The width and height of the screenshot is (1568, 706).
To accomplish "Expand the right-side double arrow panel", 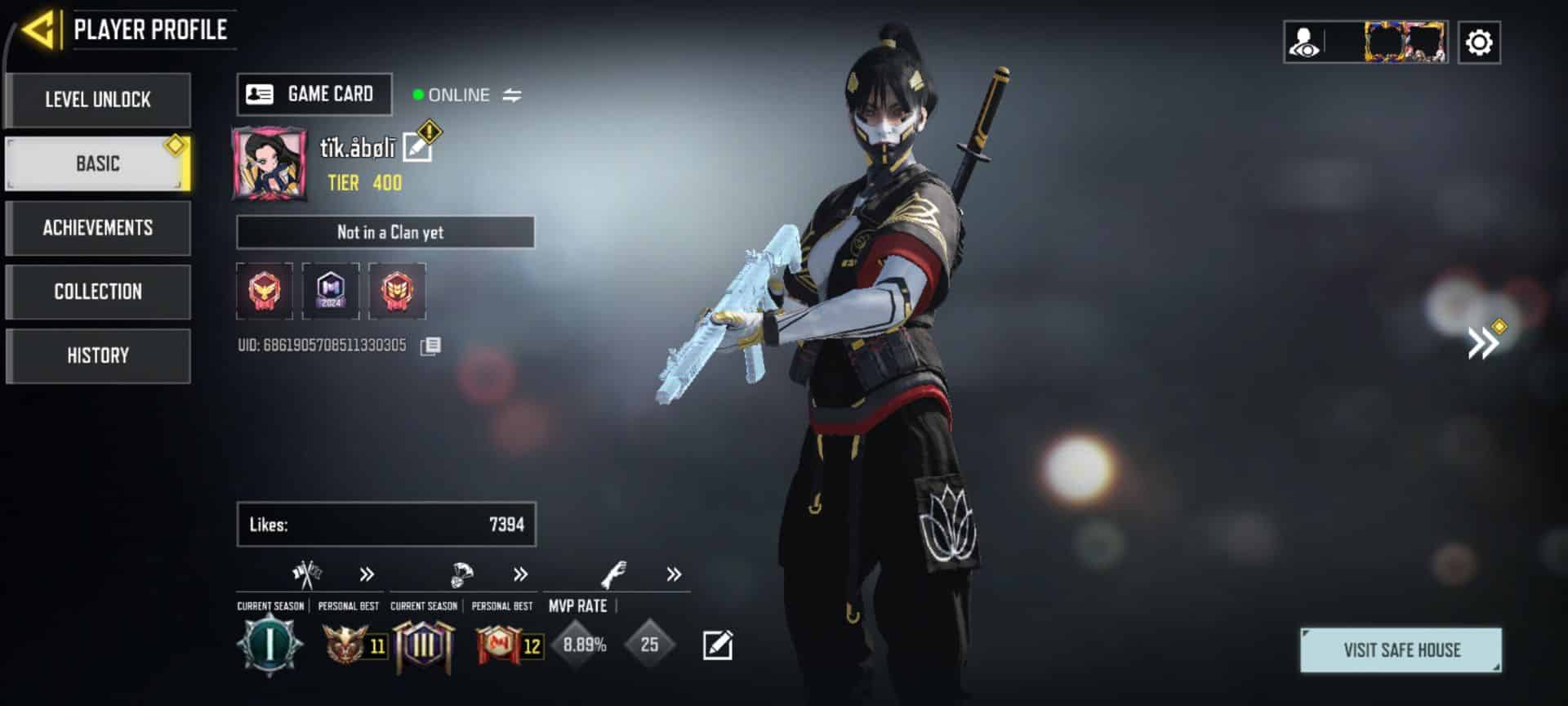I will 1482,343.
